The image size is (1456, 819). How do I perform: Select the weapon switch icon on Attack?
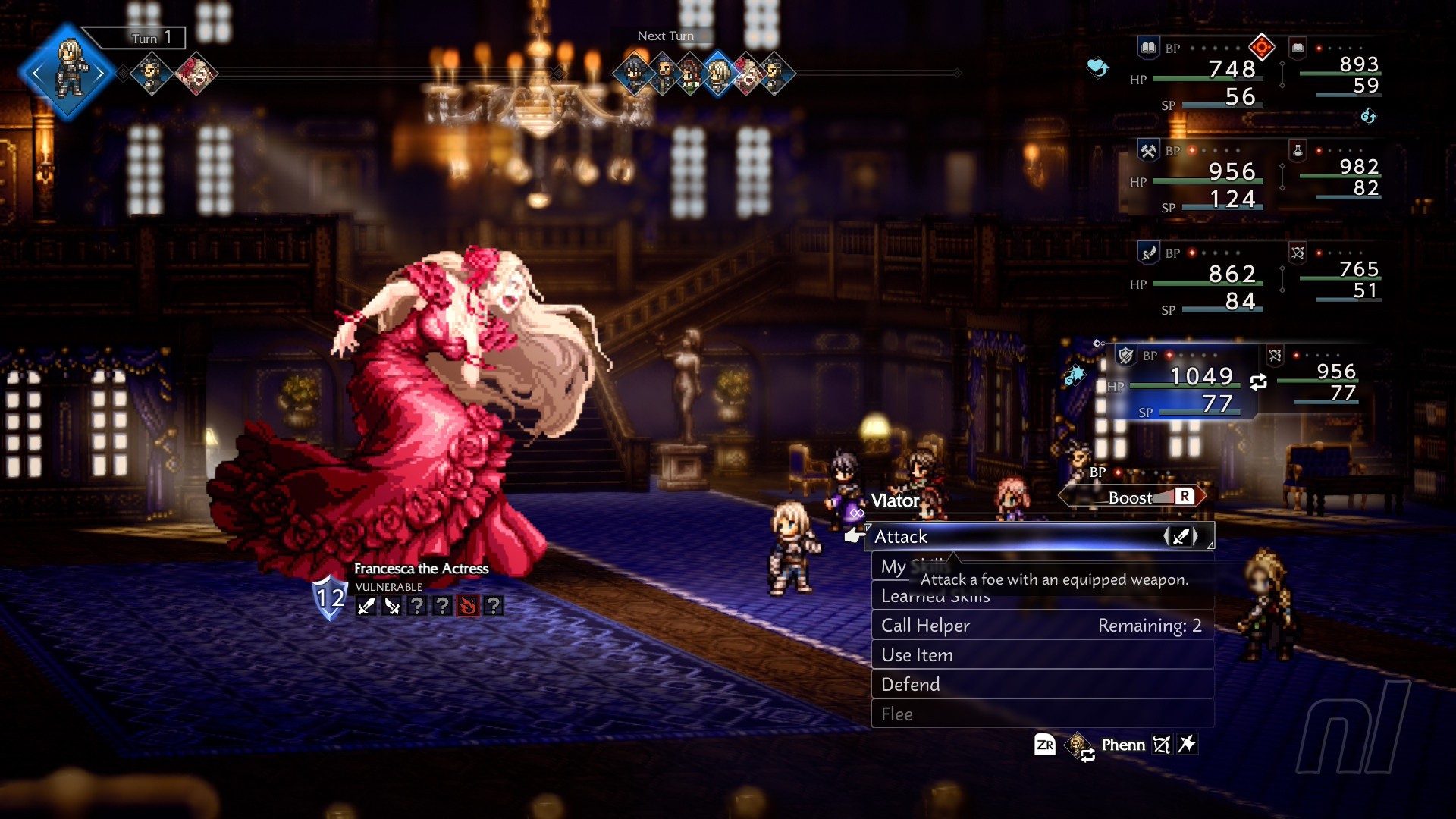(x=1181, y=537)
